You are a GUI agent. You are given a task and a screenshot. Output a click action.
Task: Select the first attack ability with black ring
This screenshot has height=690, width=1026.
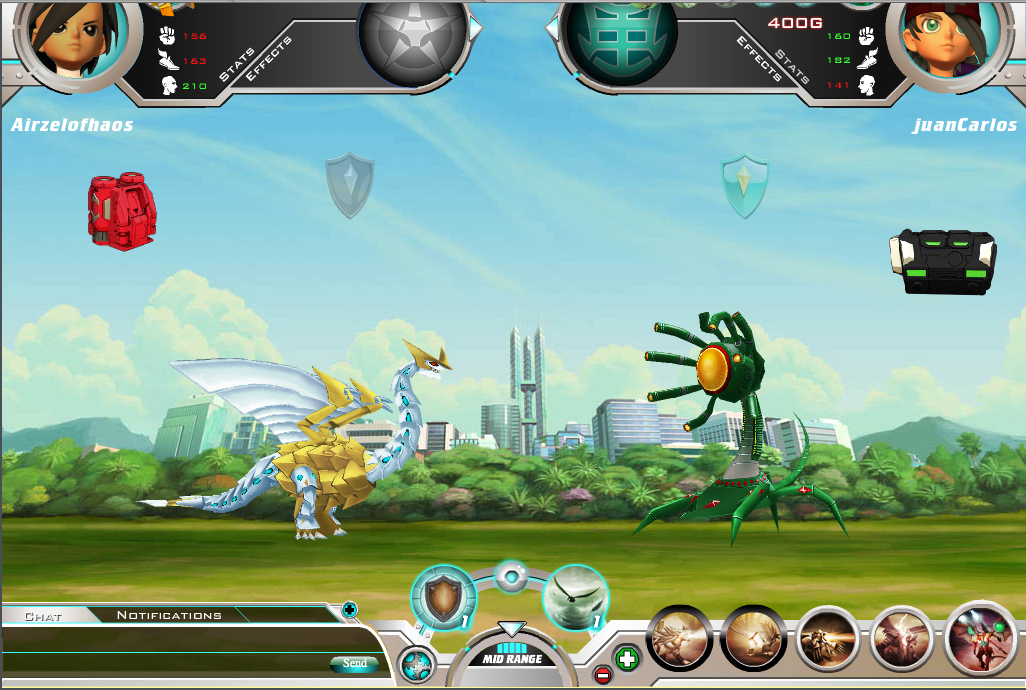click(x=680, y=638)
